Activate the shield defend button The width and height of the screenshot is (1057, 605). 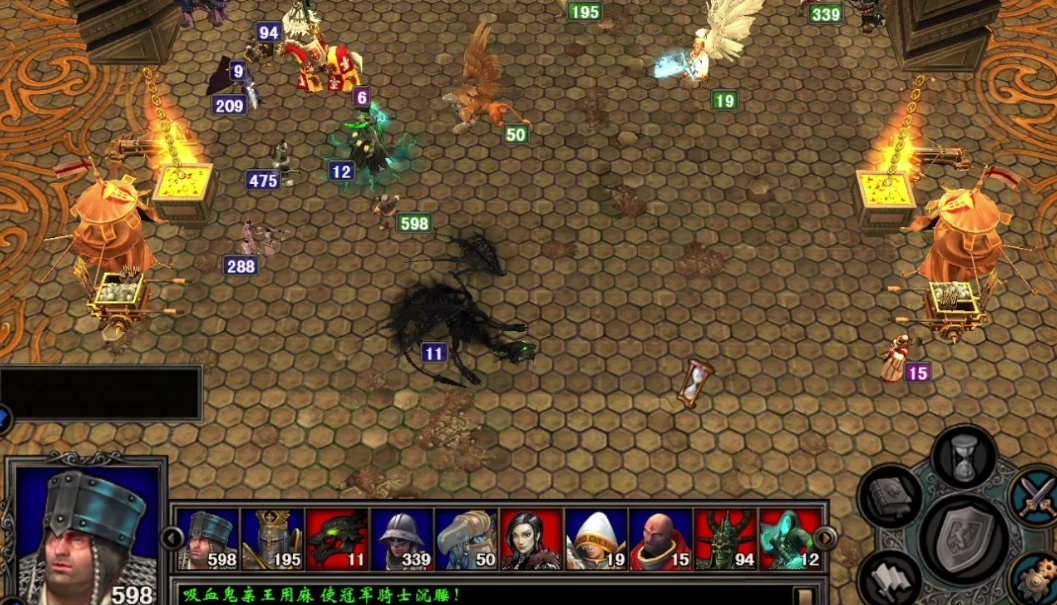964,539
